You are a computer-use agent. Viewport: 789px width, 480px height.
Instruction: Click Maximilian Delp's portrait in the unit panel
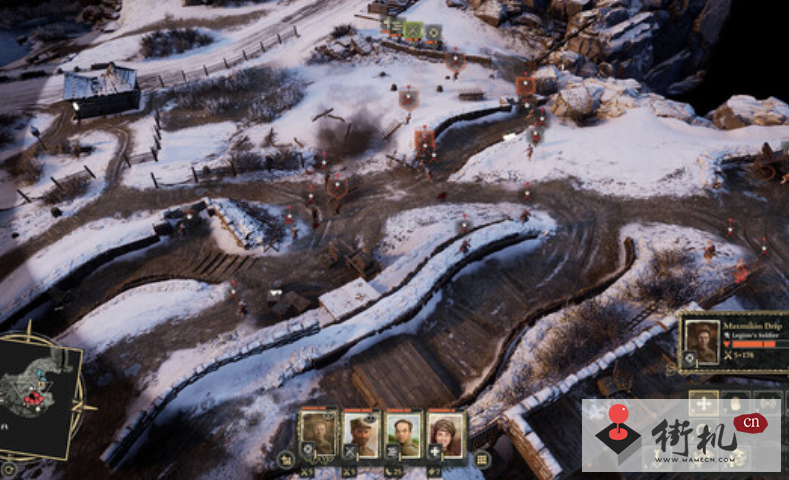pos(703,340)
